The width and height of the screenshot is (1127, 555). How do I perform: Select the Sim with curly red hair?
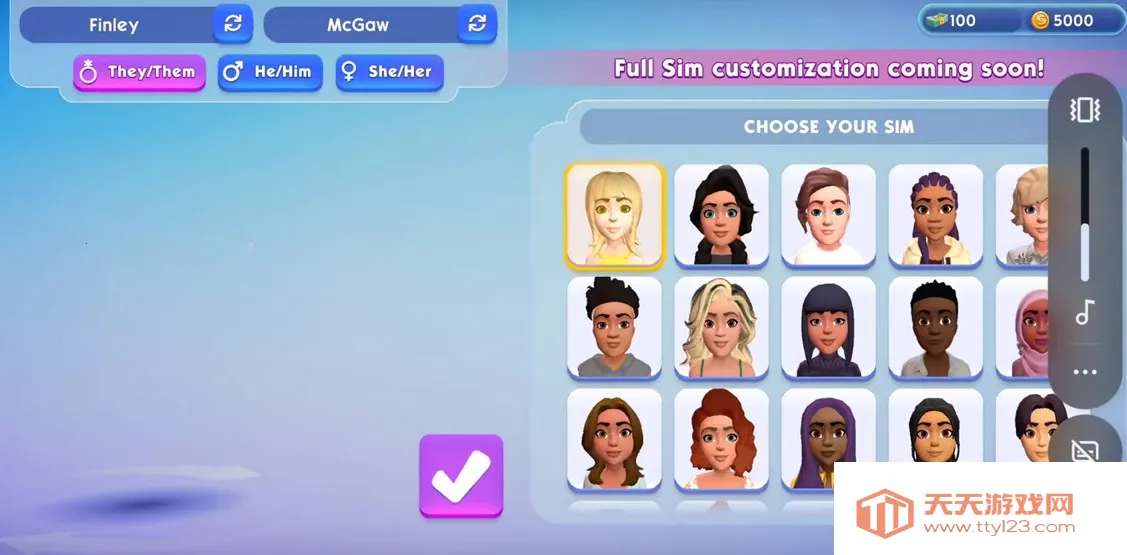(x=721, y=439)
